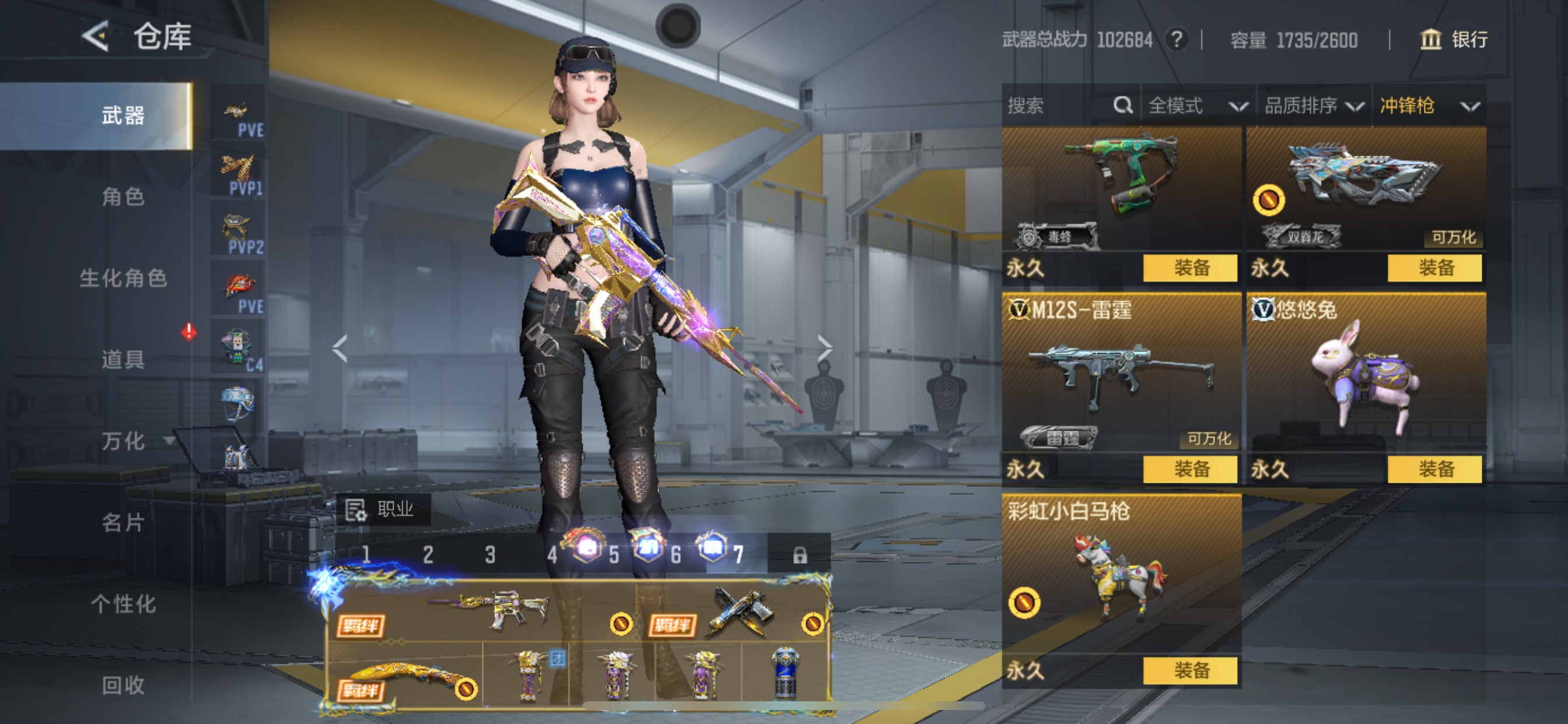The image size is (1568, 724).
Task: Equip the M12S-雷霆 submachine gun
Action: (x=1190, y=469)
